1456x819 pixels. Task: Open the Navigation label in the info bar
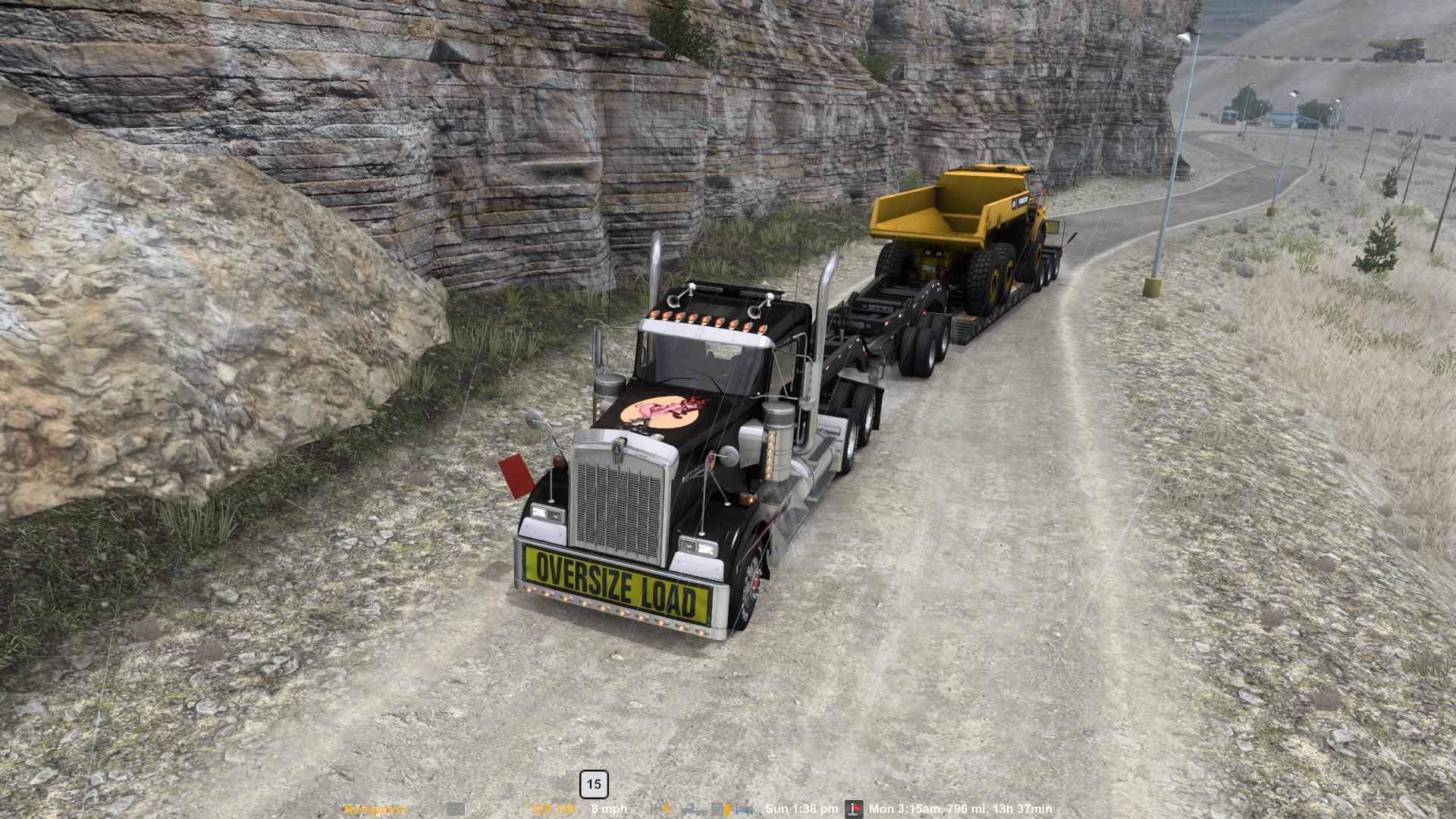tap(375, 809)
